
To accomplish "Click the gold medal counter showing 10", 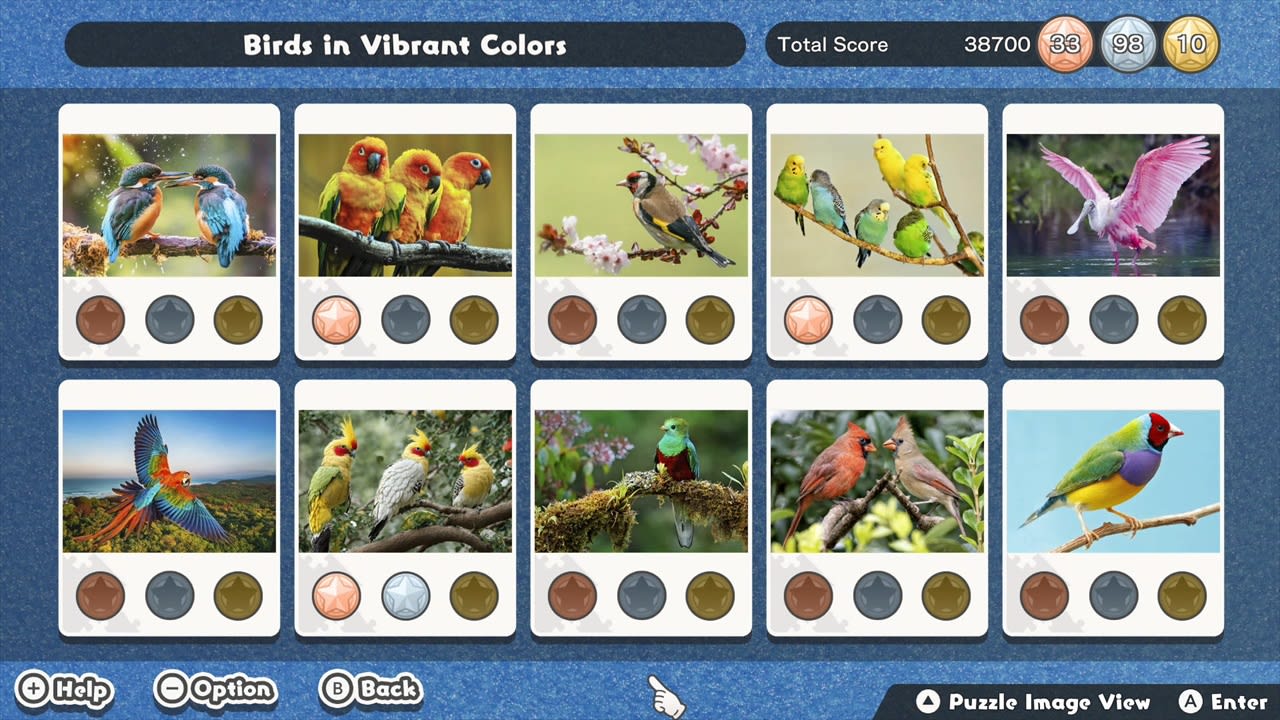I will [1190, 44].
